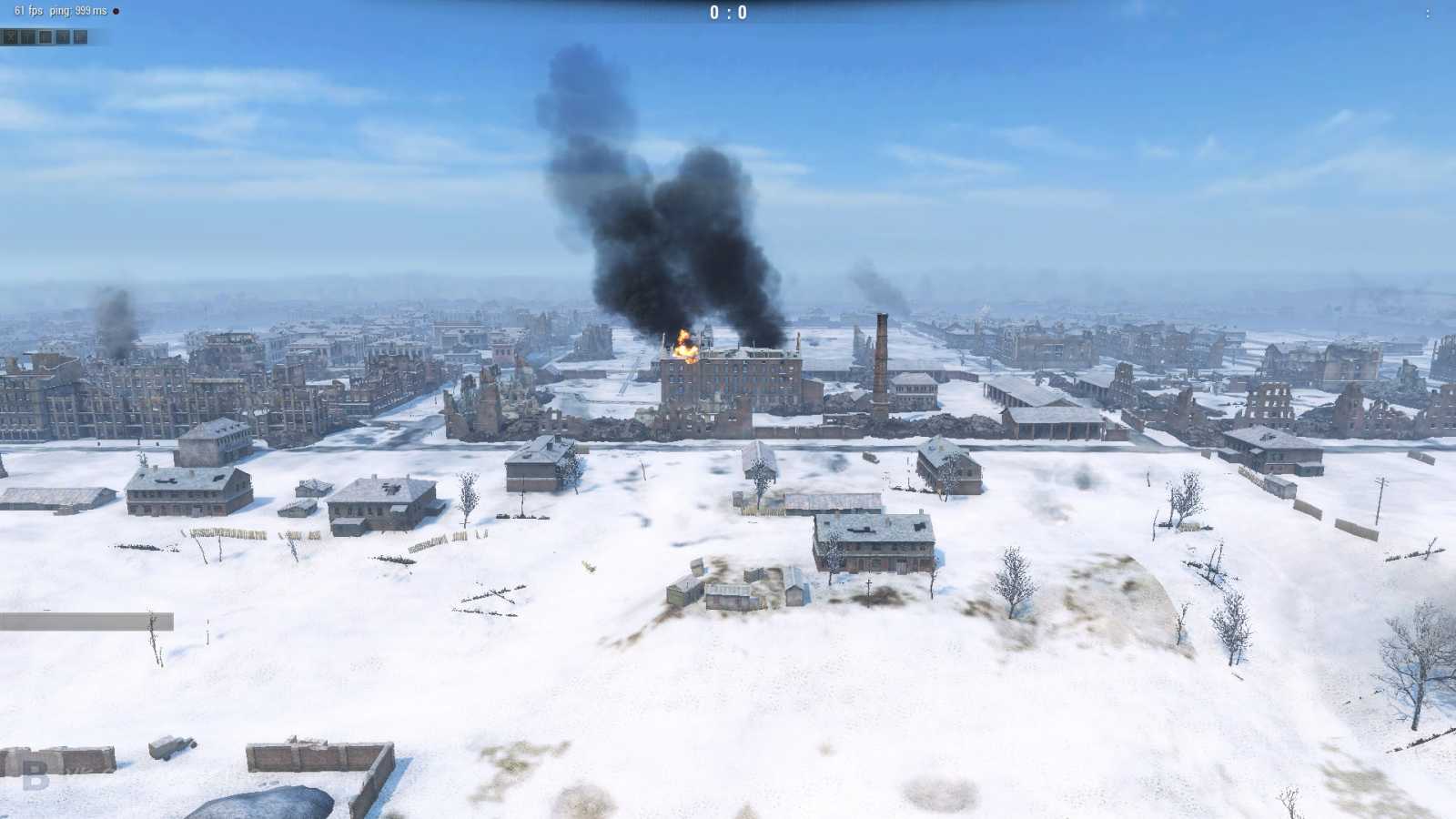
Task: Click the fifth icon in the top-left slot row
Action: [x=80, y=37]
